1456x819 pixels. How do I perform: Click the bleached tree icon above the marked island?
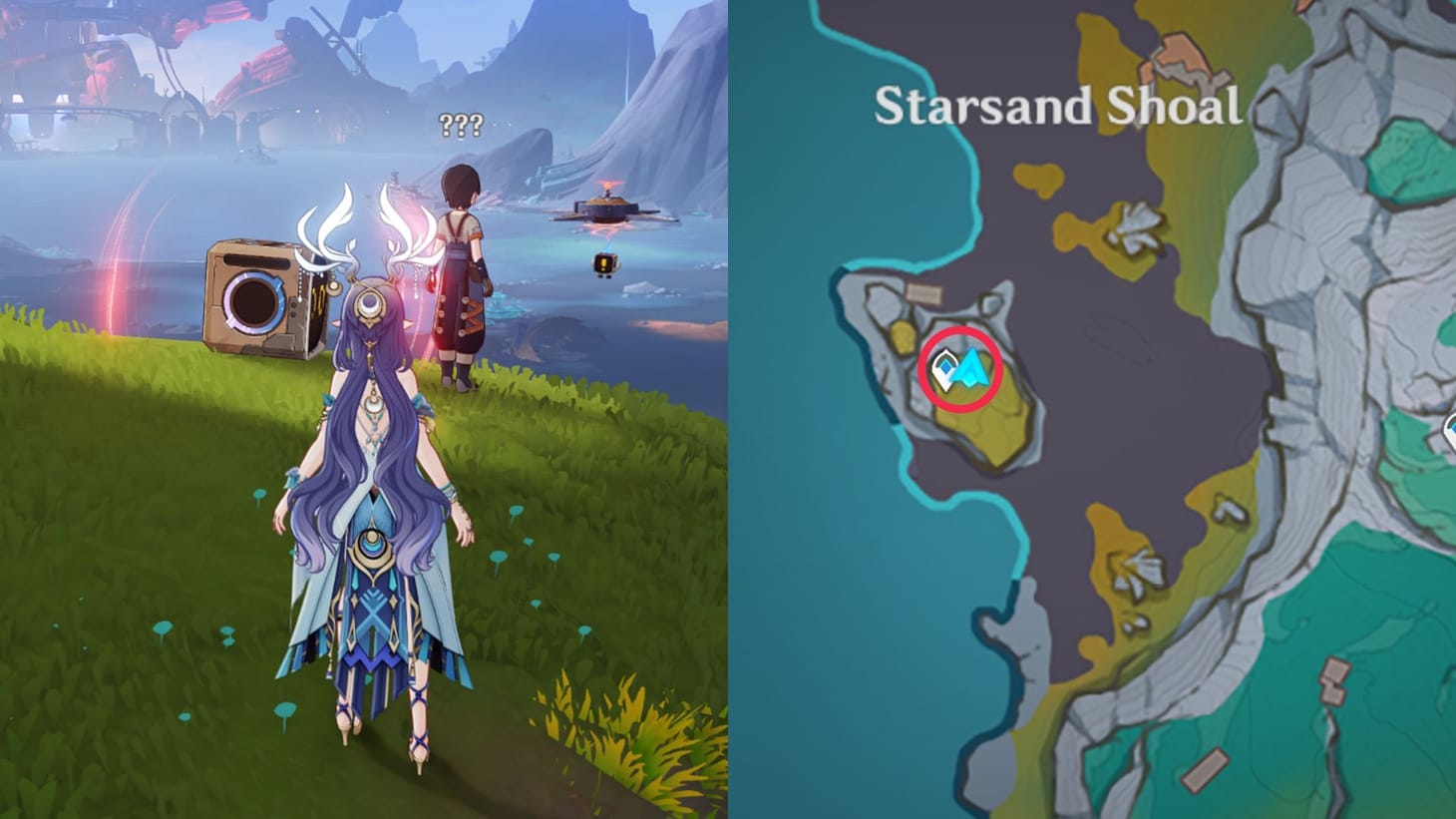click(1136, 227)
